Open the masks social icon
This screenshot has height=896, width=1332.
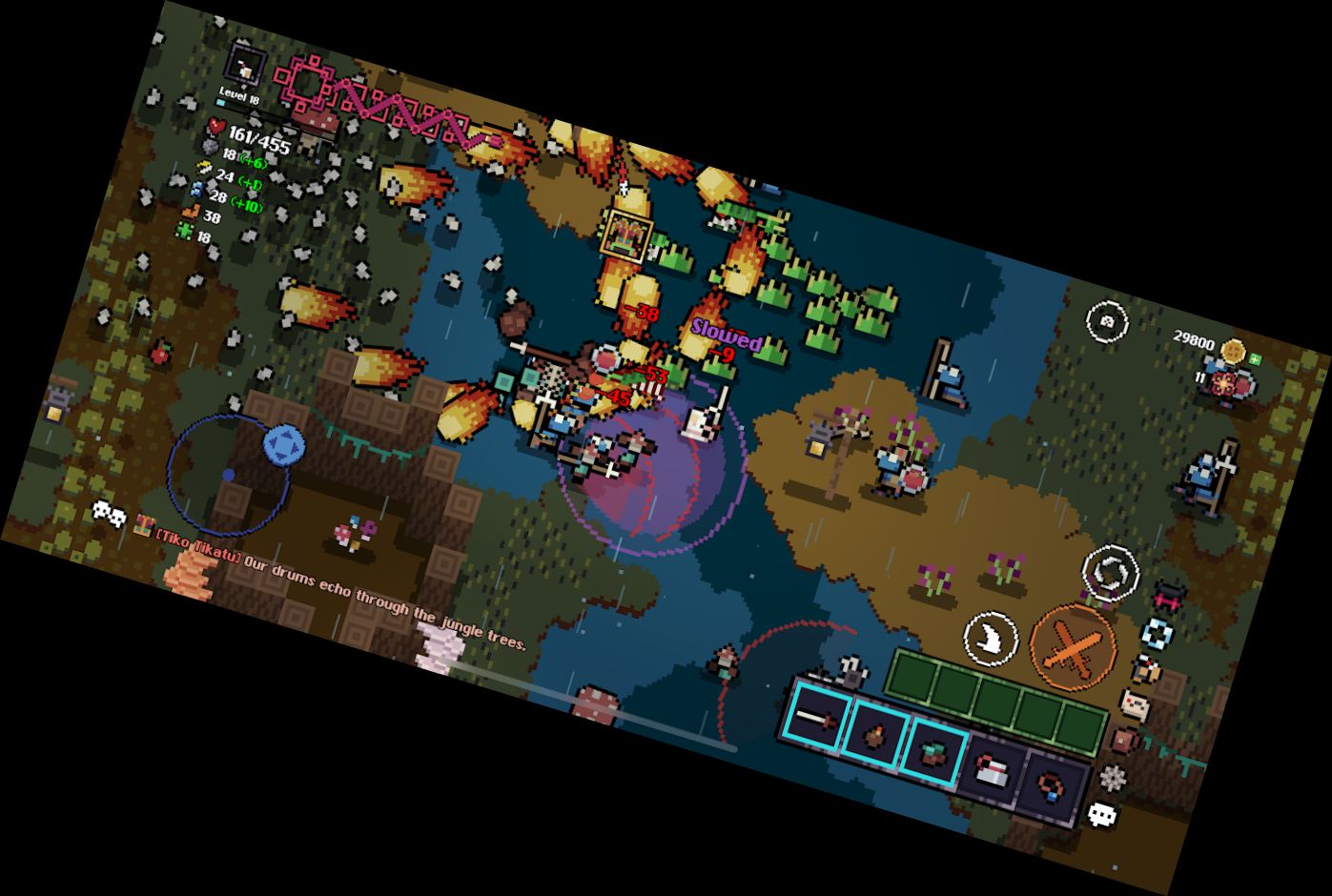pyautogui.click(x=108, y=514)
